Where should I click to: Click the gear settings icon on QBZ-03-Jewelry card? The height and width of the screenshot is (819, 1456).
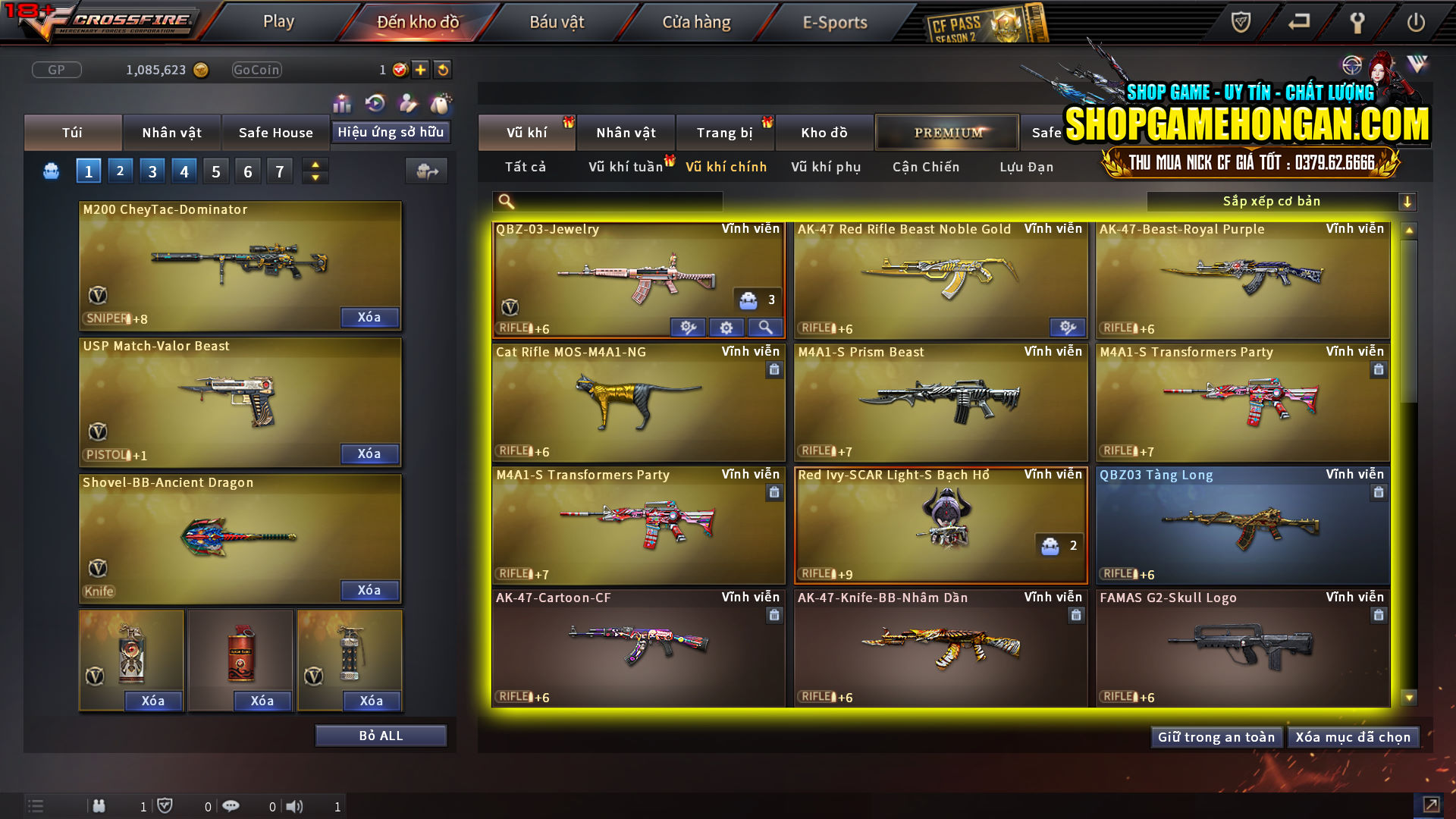click(726, 327)
